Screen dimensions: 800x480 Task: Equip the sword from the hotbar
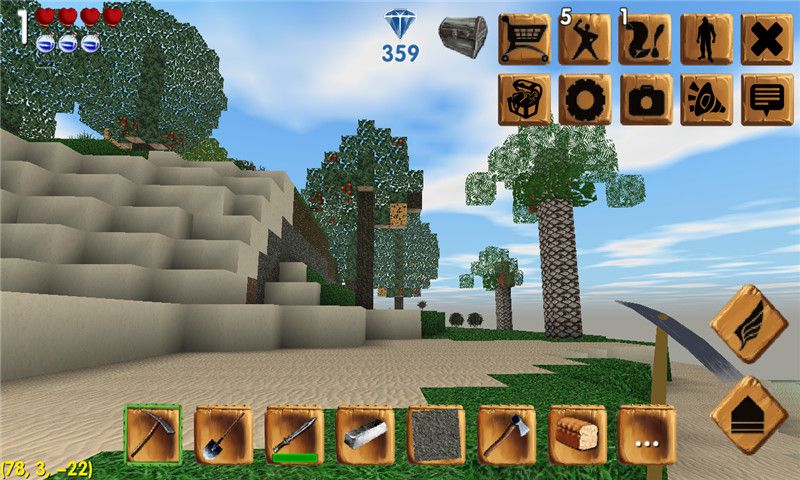pos(294,434)
